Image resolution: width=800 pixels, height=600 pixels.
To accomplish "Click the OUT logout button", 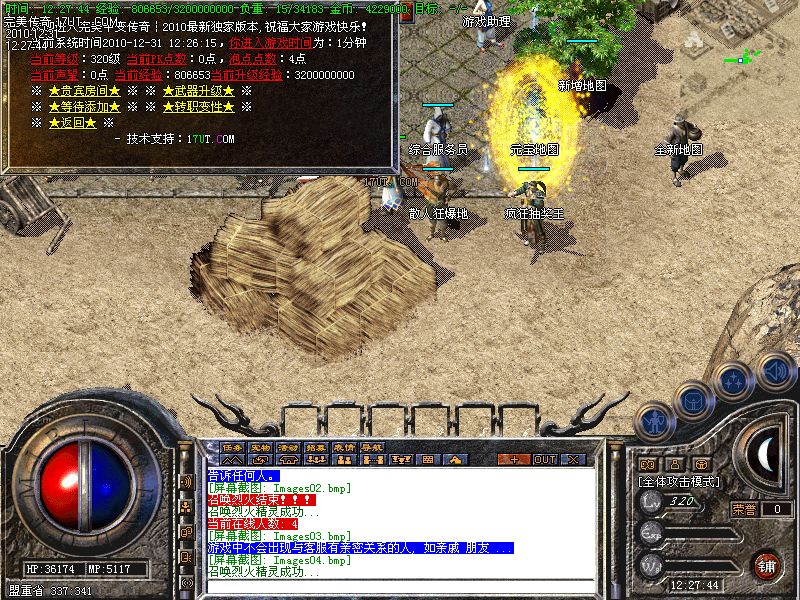I will tap(545, 459).
